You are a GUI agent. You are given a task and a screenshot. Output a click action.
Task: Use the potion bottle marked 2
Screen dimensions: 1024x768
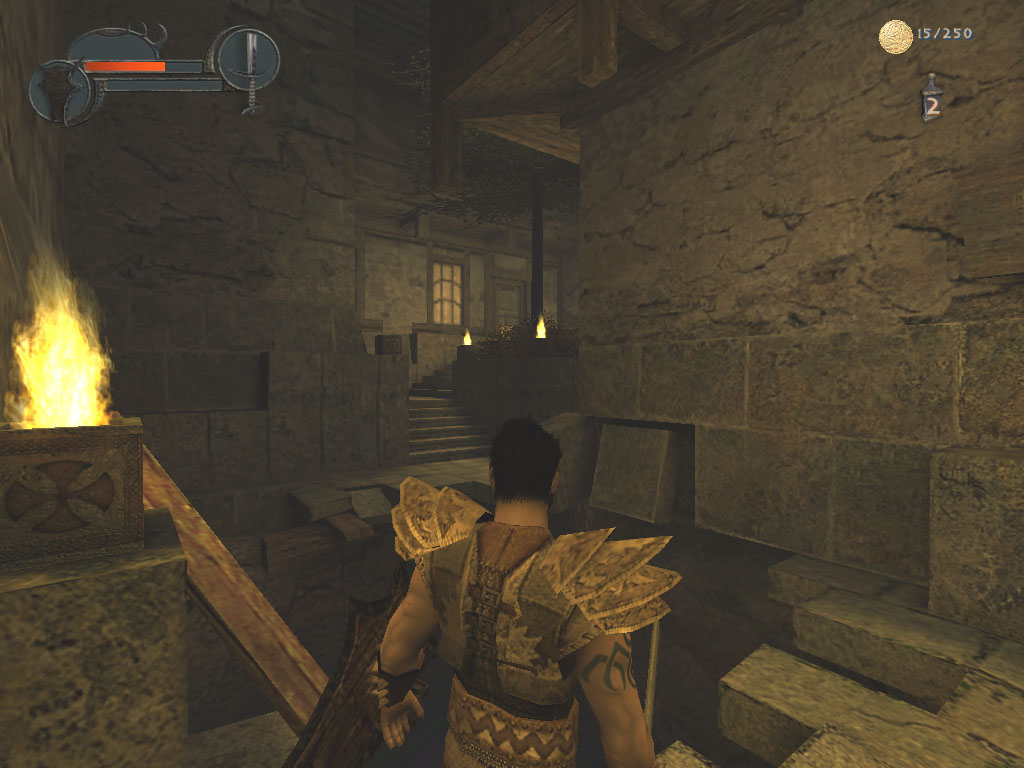pyautogui.click(x=932, y=99)
